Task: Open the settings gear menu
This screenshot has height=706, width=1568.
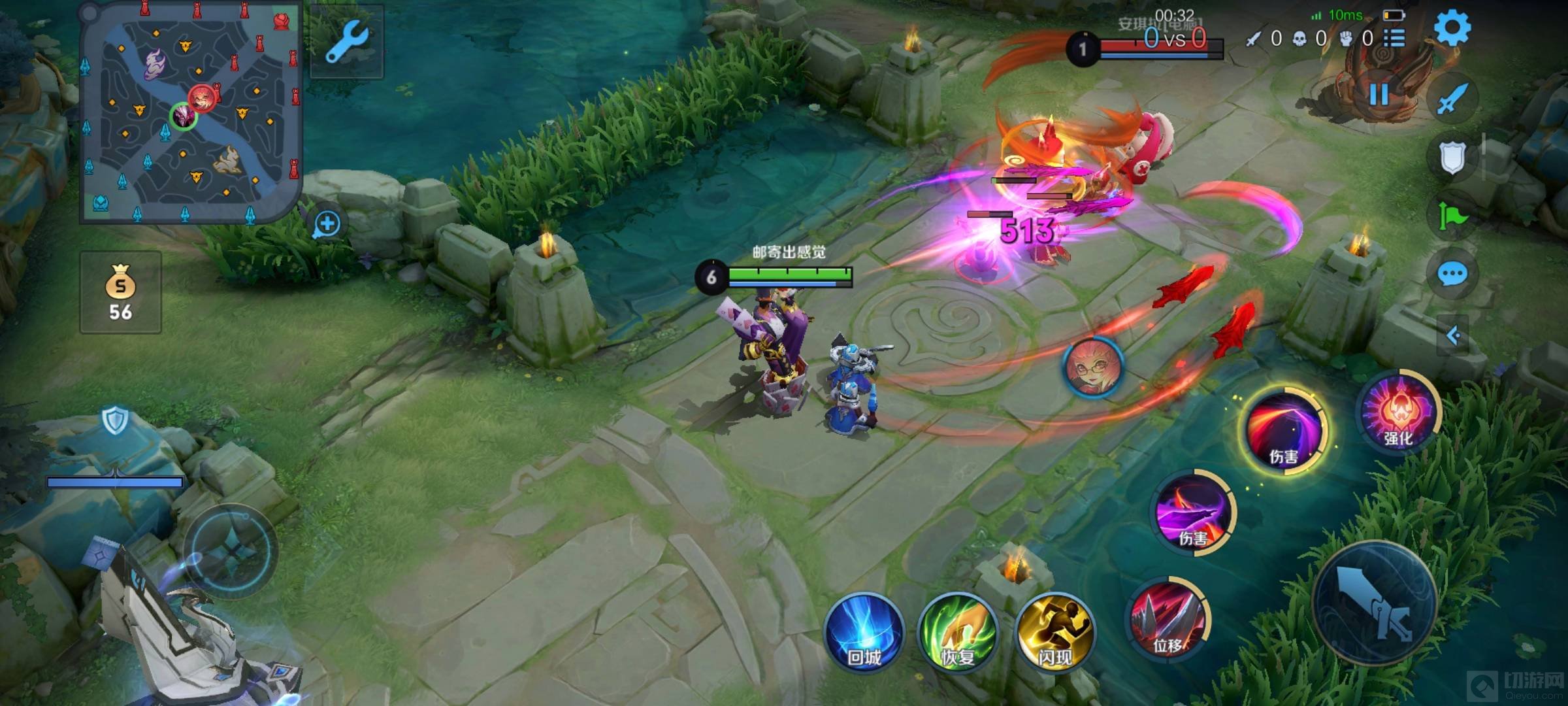Action: coord(1452,27)
